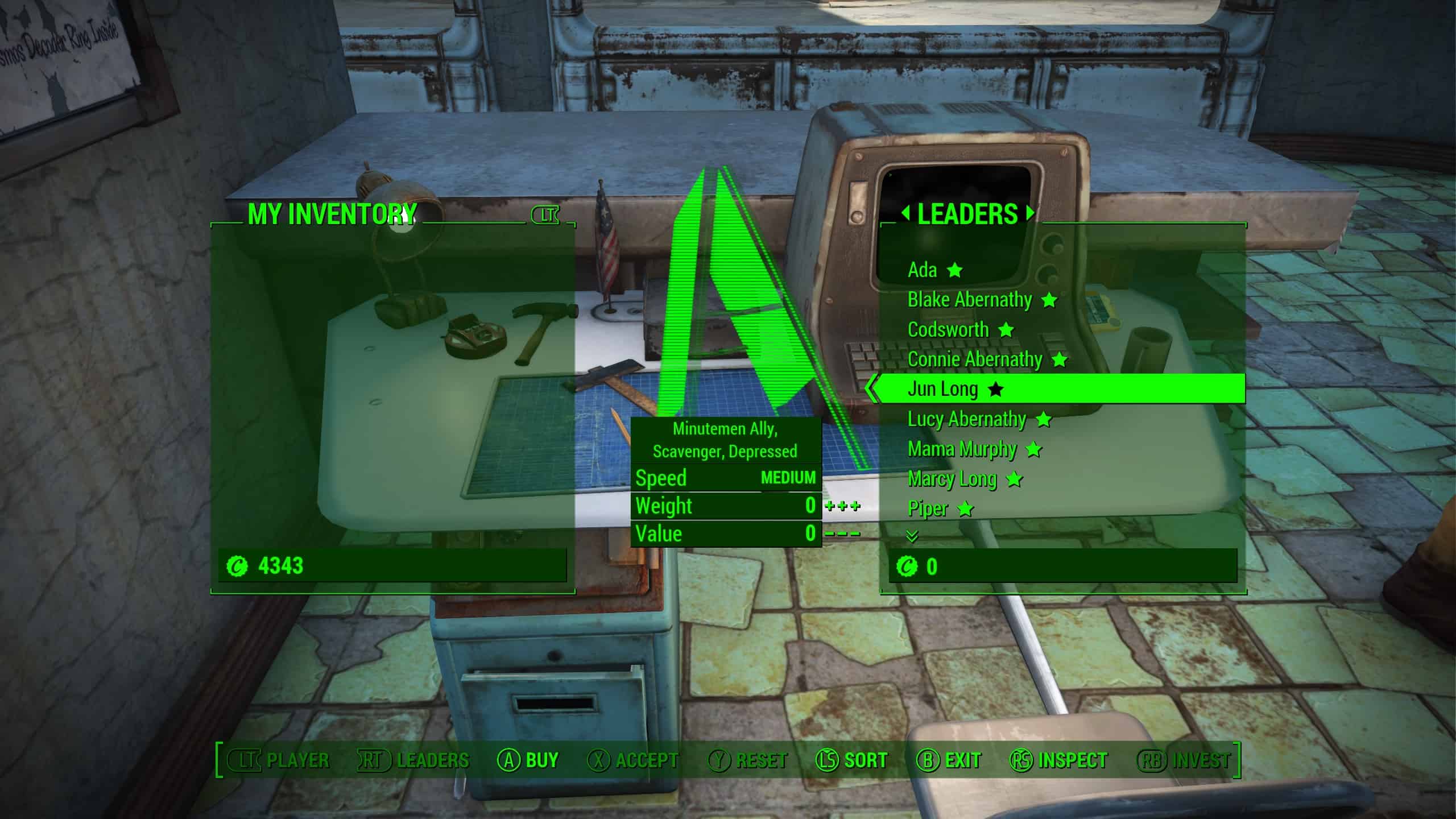Switch to the previous category left of LEADERS
The width and height of the screenshot is (1456, 819).
905,214
